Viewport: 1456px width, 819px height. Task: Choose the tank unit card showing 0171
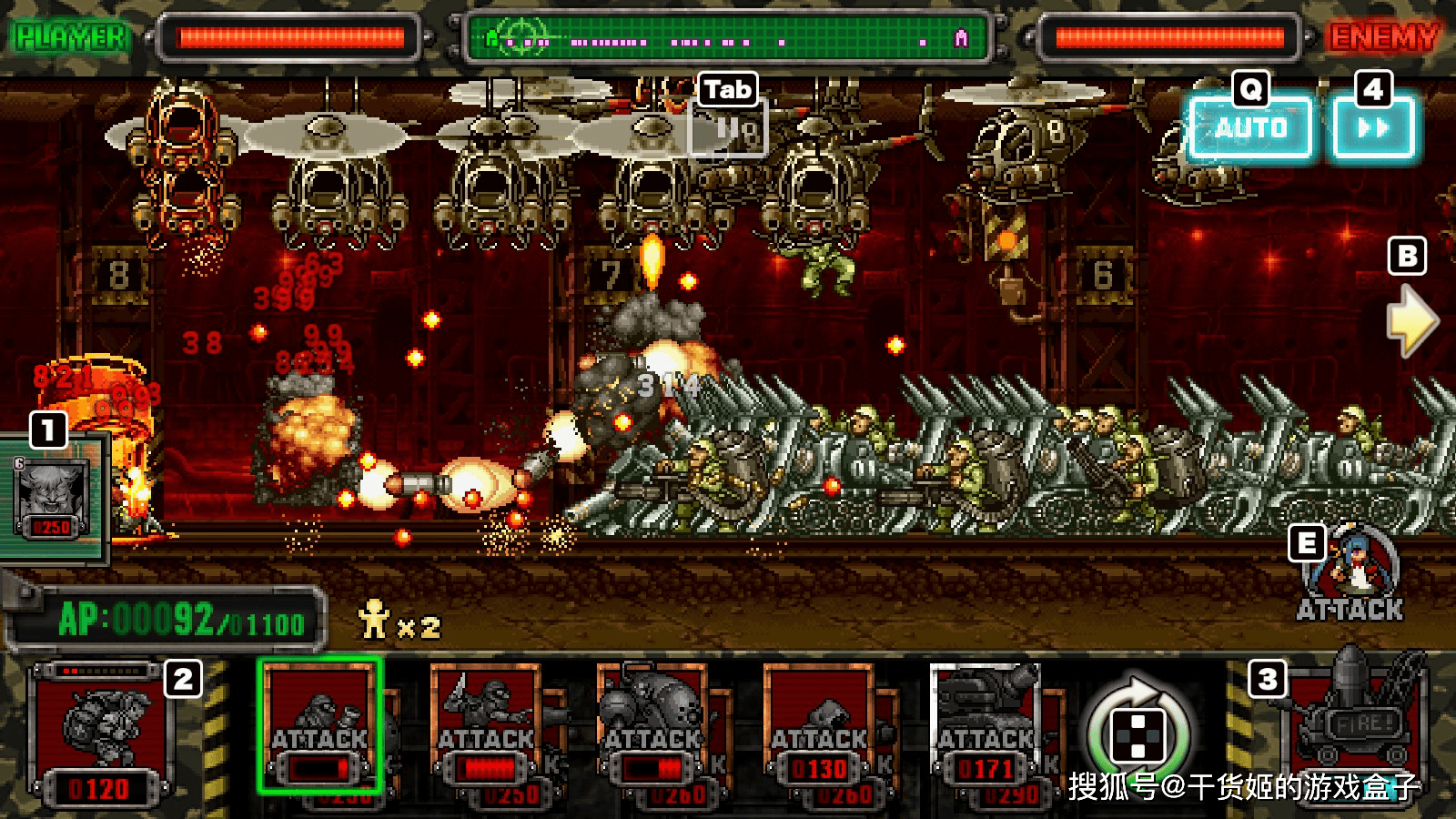986,726
